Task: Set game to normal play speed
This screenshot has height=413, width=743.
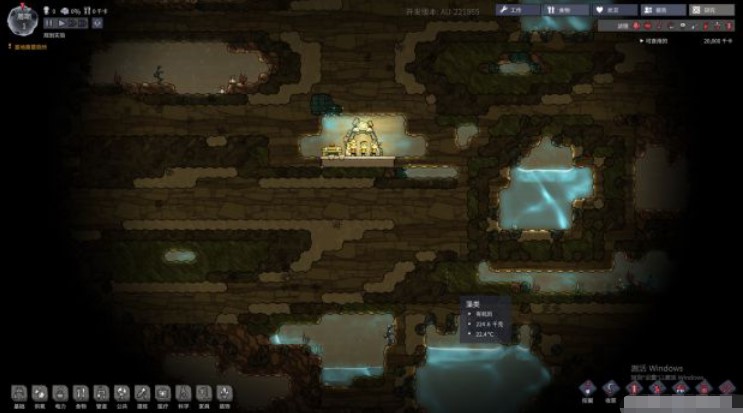Action: (x=60, y=22)
